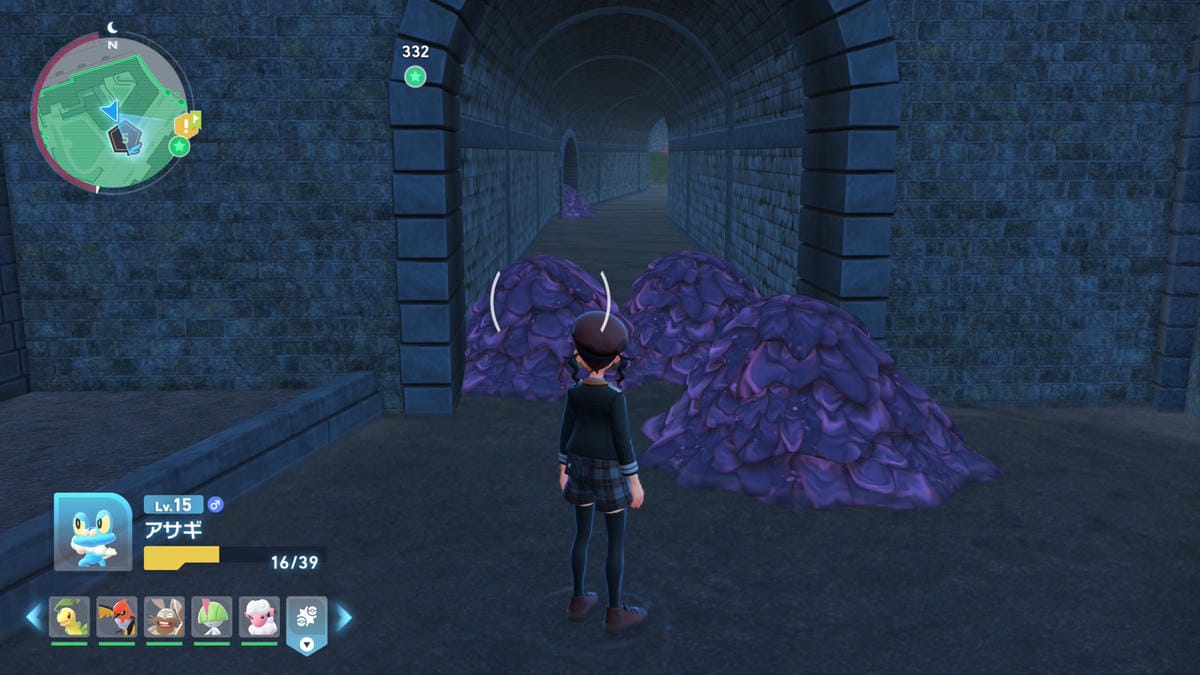Select Bunnelby party slot

pyautogui.click(x=164, y=617)
